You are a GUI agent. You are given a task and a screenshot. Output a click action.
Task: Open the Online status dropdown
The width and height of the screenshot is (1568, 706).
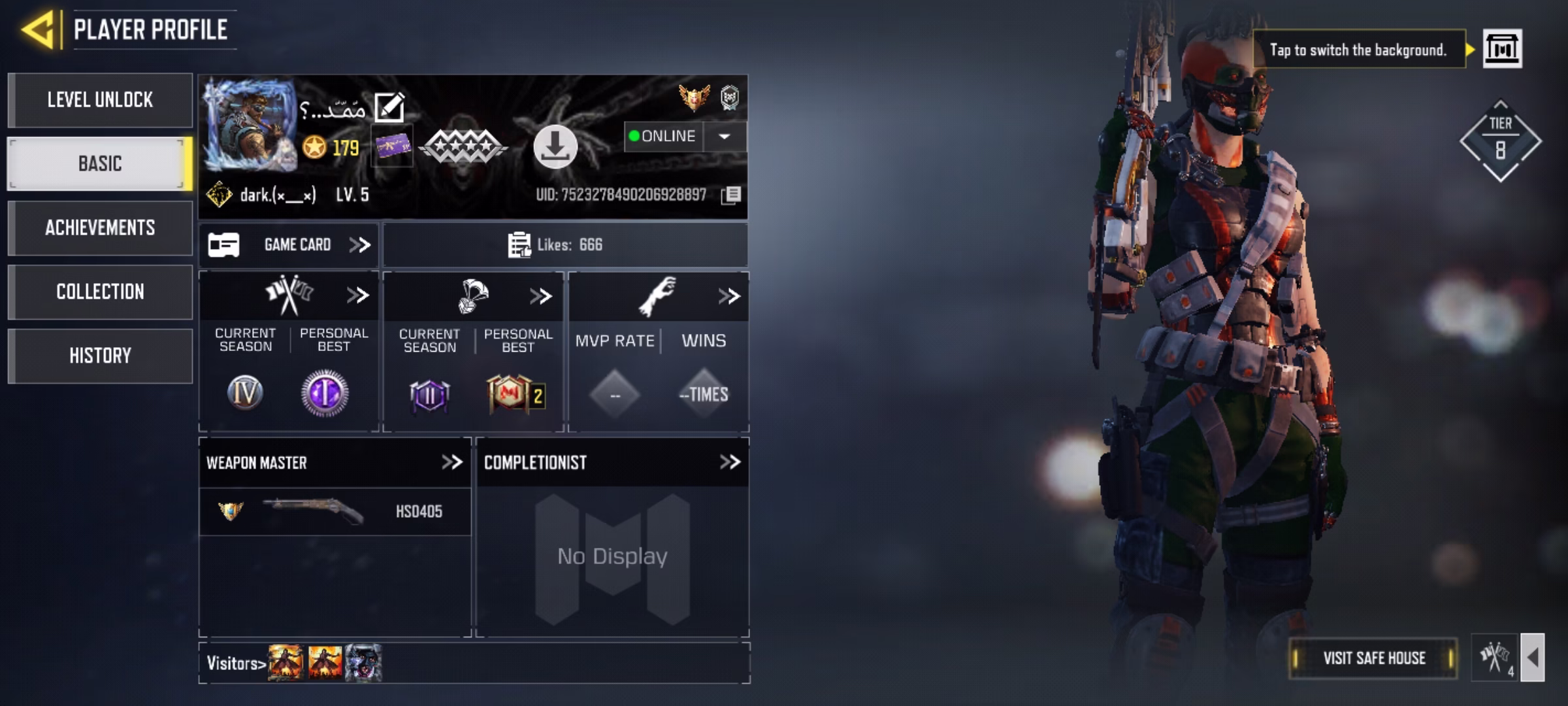(724, 137)
